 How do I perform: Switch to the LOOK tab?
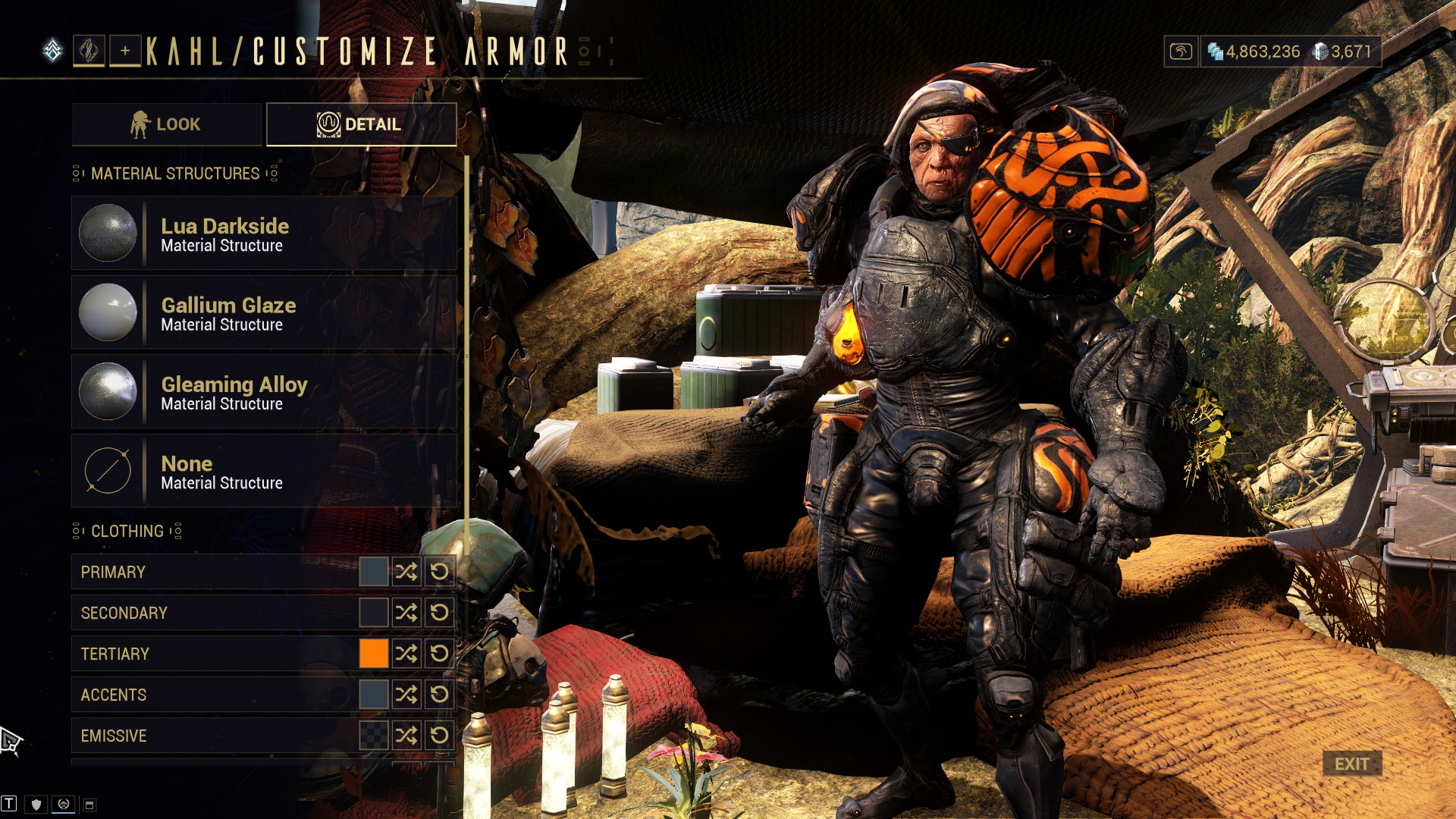click(165, 124)
